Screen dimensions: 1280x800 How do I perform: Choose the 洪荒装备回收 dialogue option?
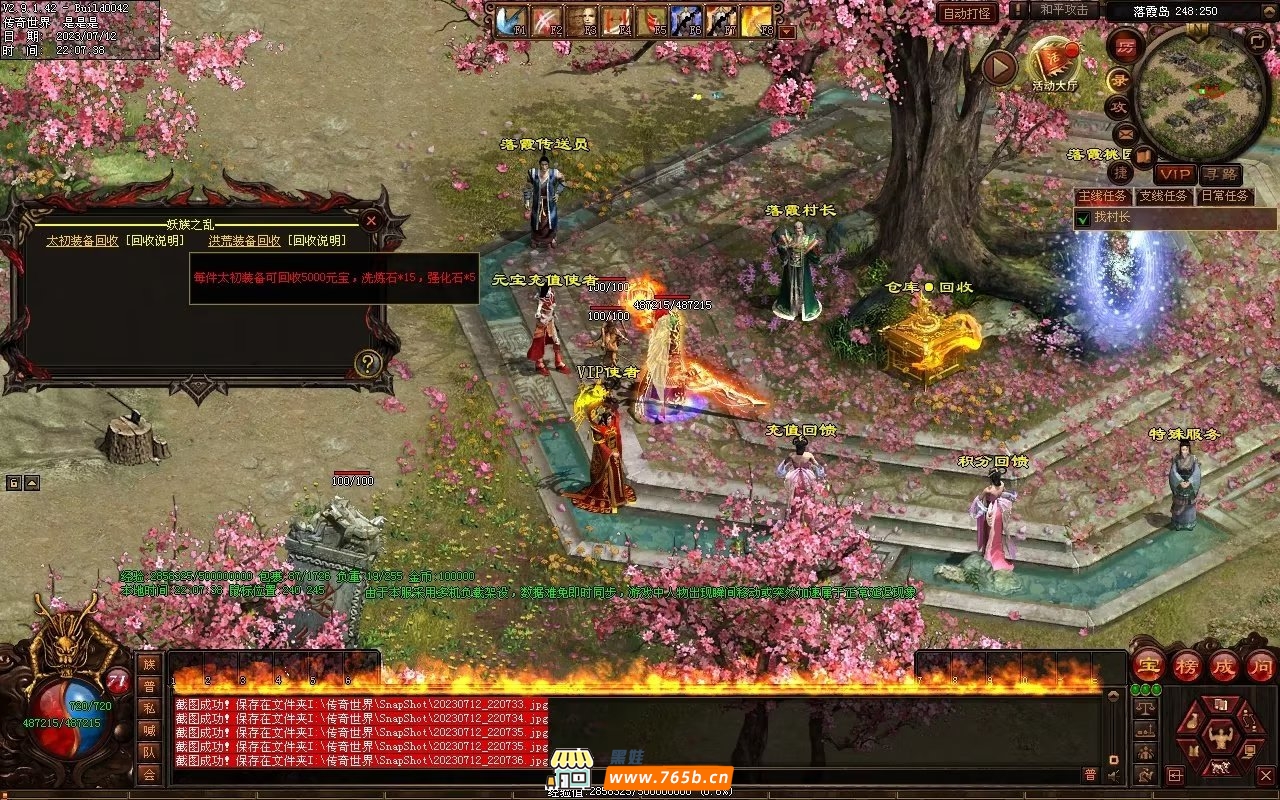244,241
